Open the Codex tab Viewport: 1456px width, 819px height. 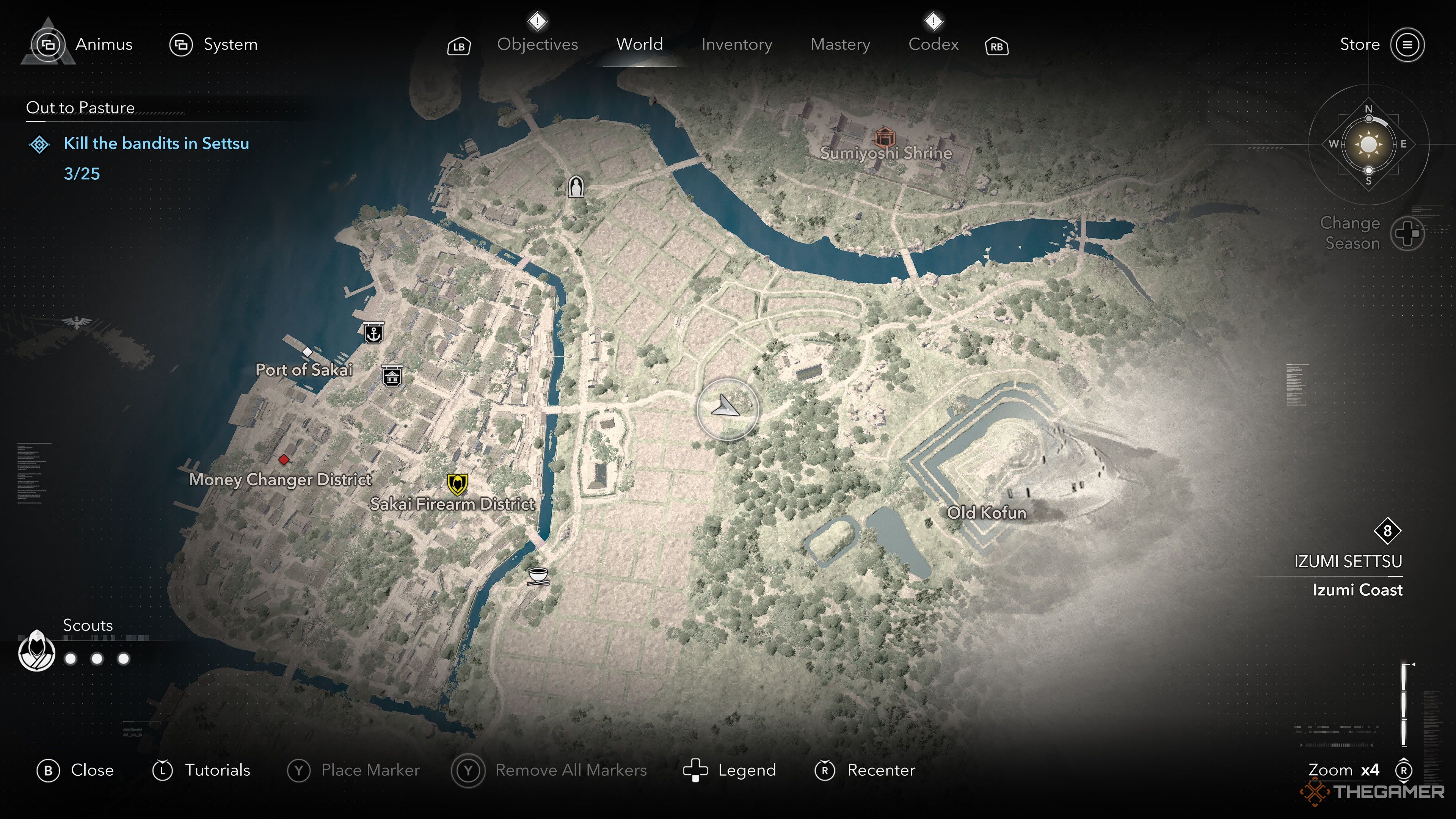pyautogui.click(x=934, y=45)
